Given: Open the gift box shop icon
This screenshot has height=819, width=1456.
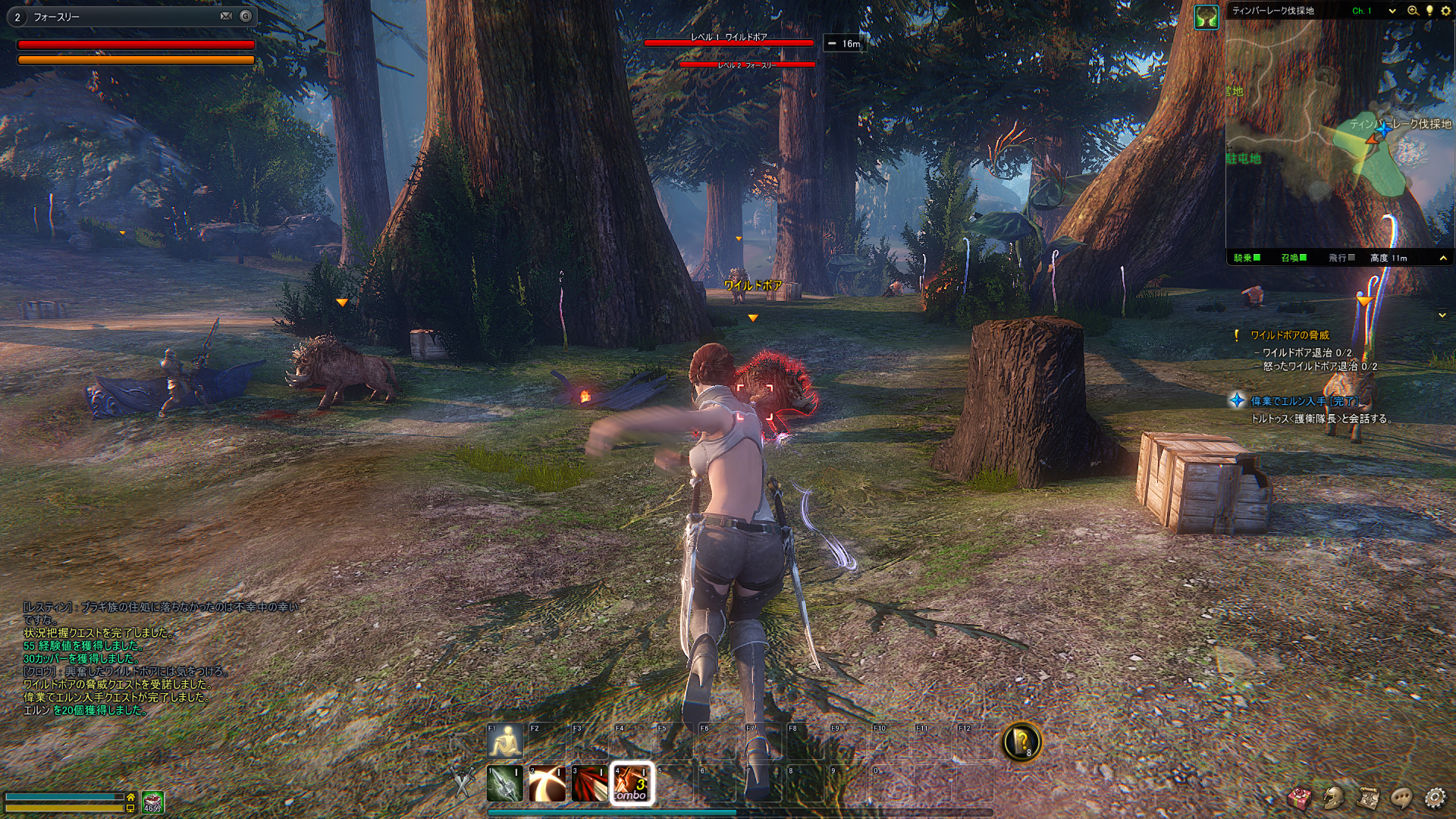Looking at the screenshot, I should (1300, 797).
